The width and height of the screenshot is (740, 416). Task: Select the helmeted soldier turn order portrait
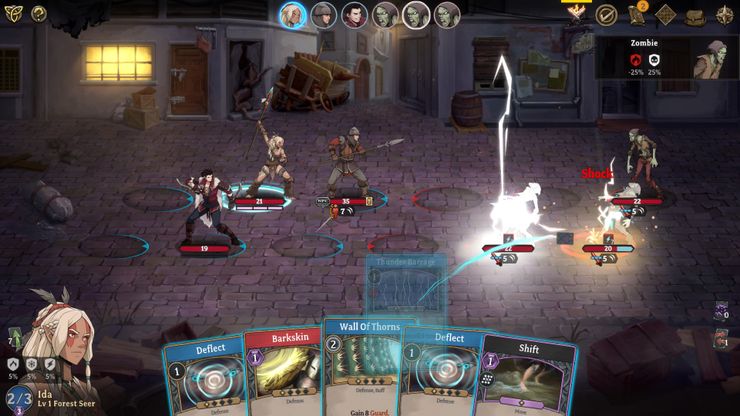(323, 15)
